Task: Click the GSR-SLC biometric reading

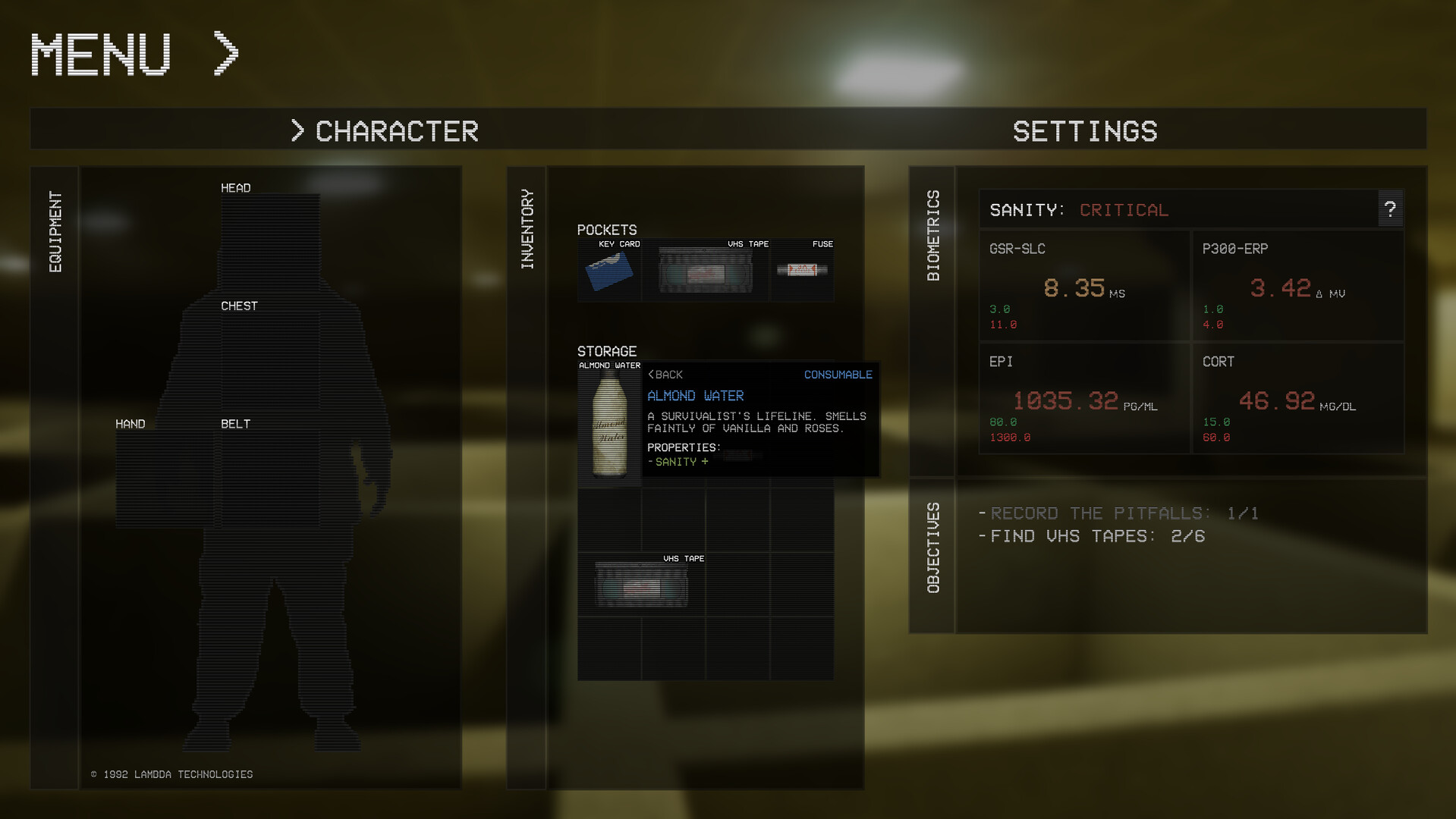Action: pyautogui.click(x=1077, y=288)
